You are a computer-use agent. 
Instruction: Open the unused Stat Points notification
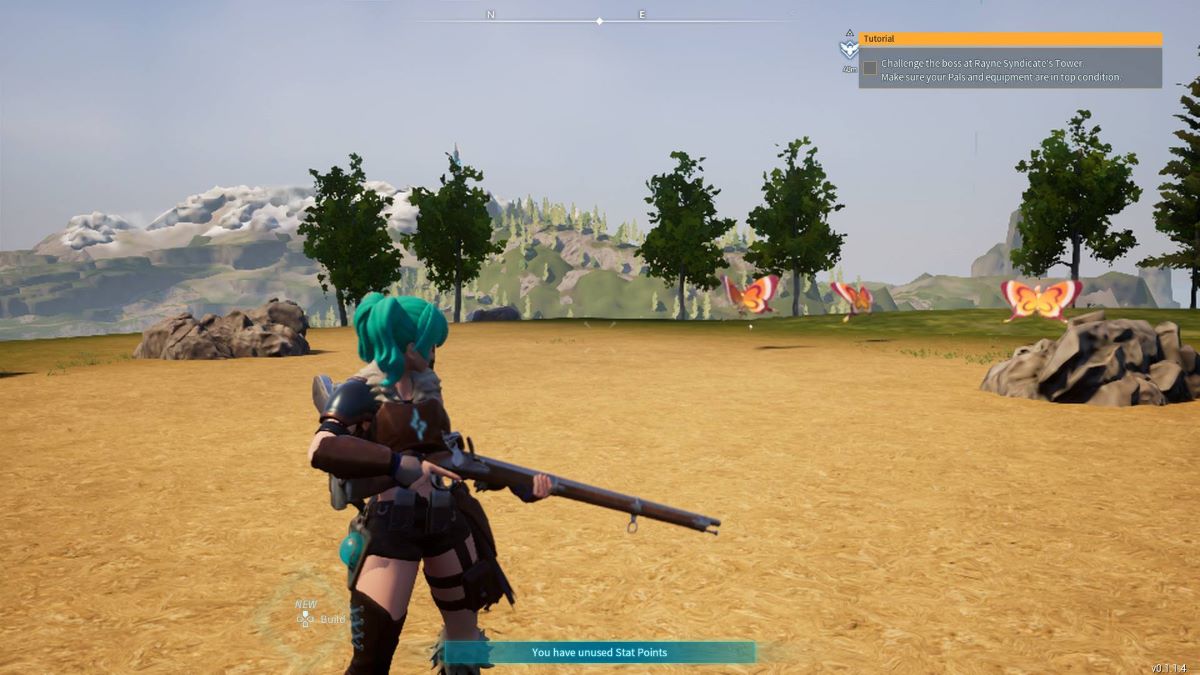pyautogui.click(x=599, y=653)
